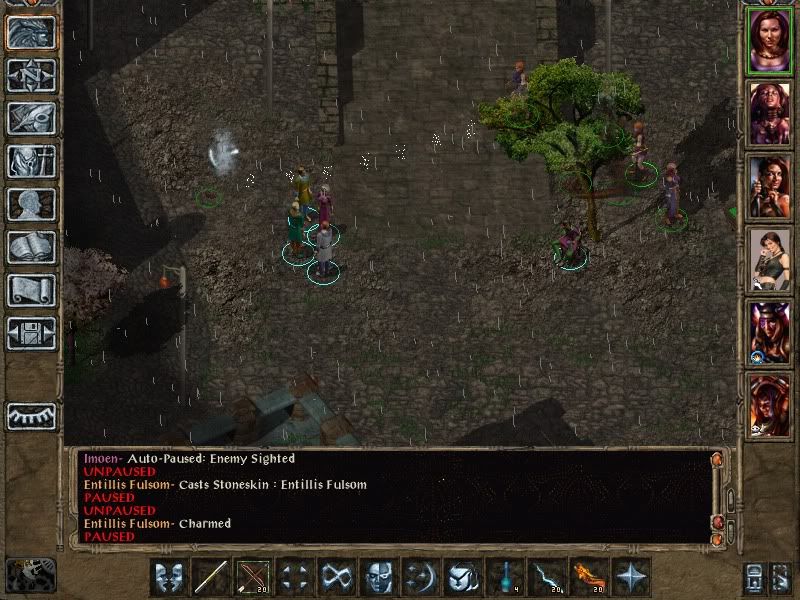Image resolution: width=800 pixels, height=600 pixels.
Task: Open game options with the floppy disk
Action: coord(31,333)
